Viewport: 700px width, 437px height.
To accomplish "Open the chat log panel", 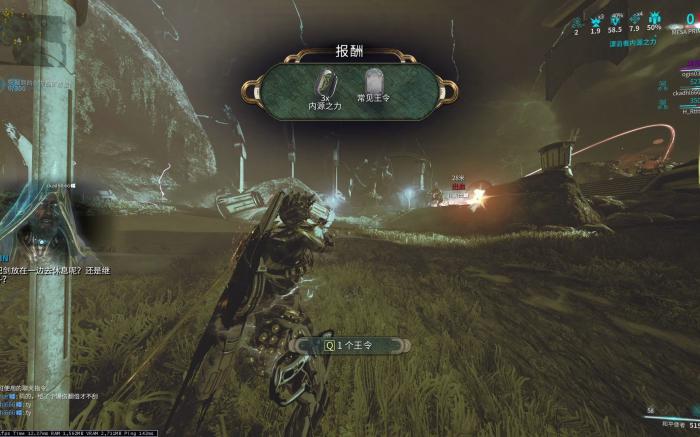I will [x=40, y=402].
